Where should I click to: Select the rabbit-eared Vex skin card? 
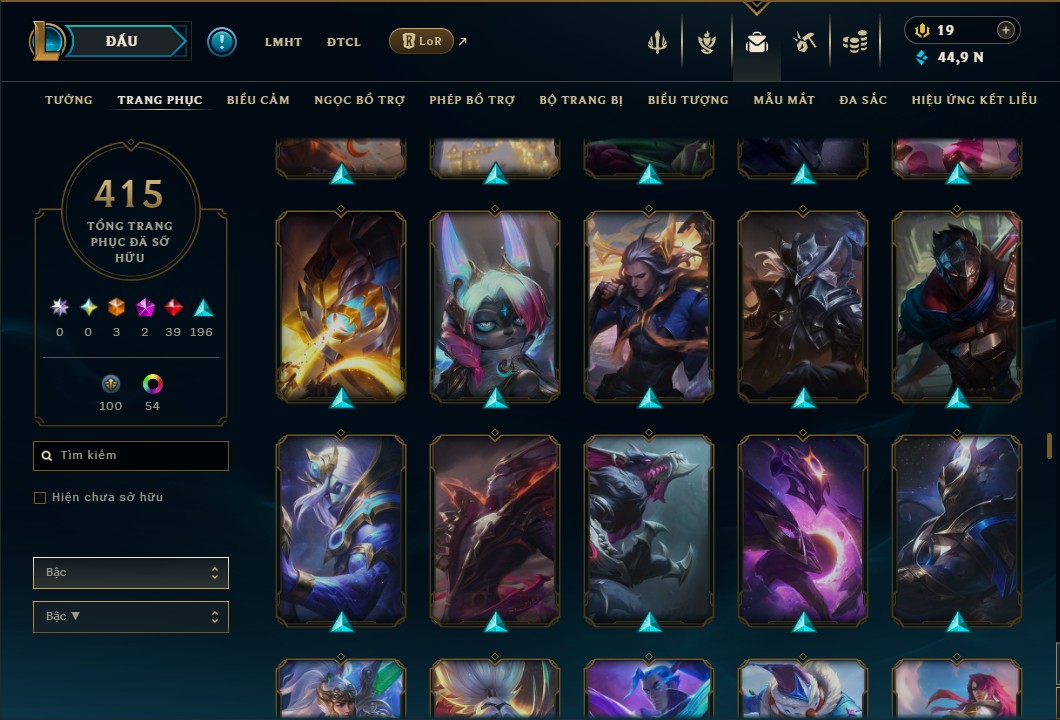click(x=495, y=305)
